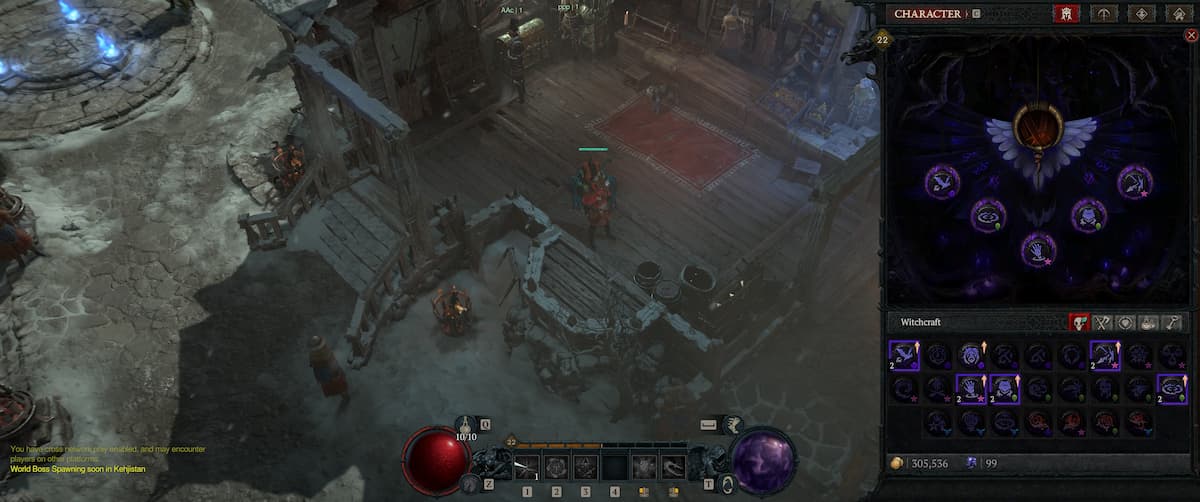Show the Witchcraft skull category
Screen dimensions: 1200x502
click(1080, 322)
